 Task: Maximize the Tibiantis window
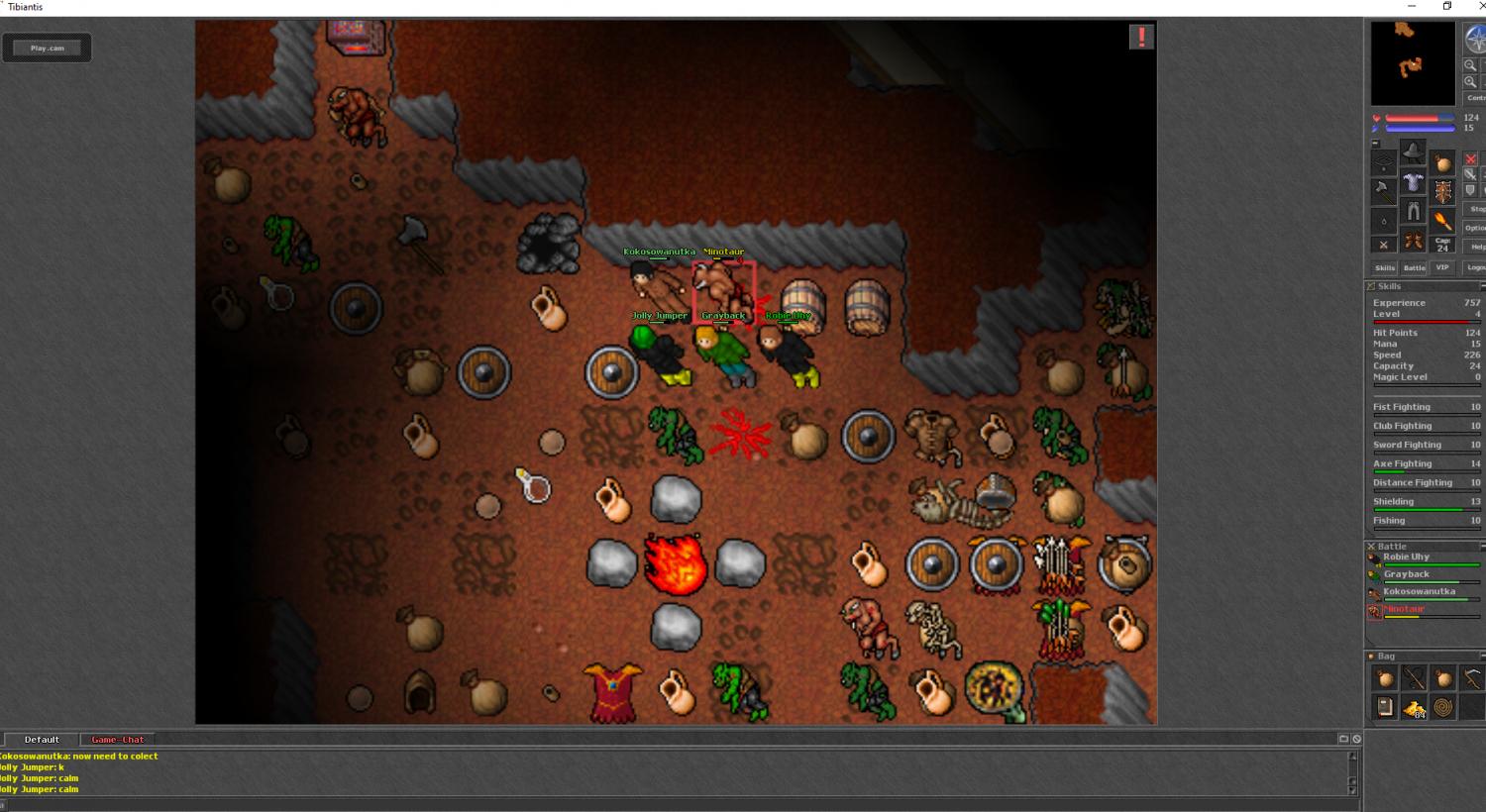1447,7
